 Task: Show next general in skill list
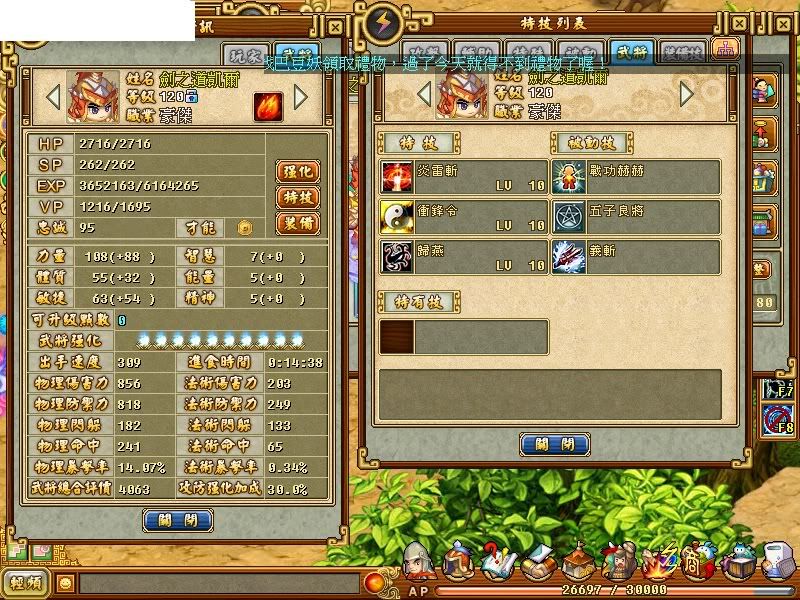tap(687, 94)
